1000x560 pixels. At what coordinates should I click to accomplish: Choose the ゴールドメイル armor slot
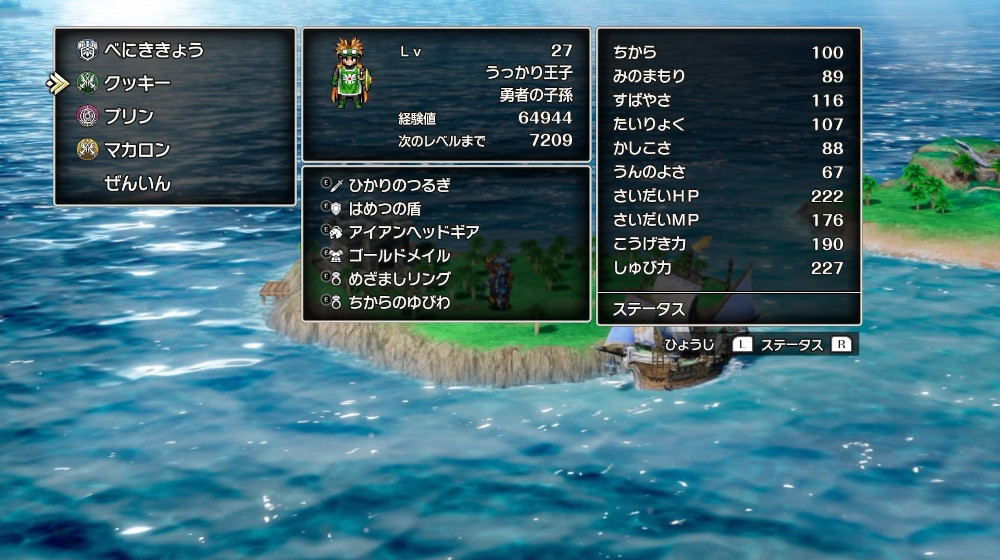(399, 255)
